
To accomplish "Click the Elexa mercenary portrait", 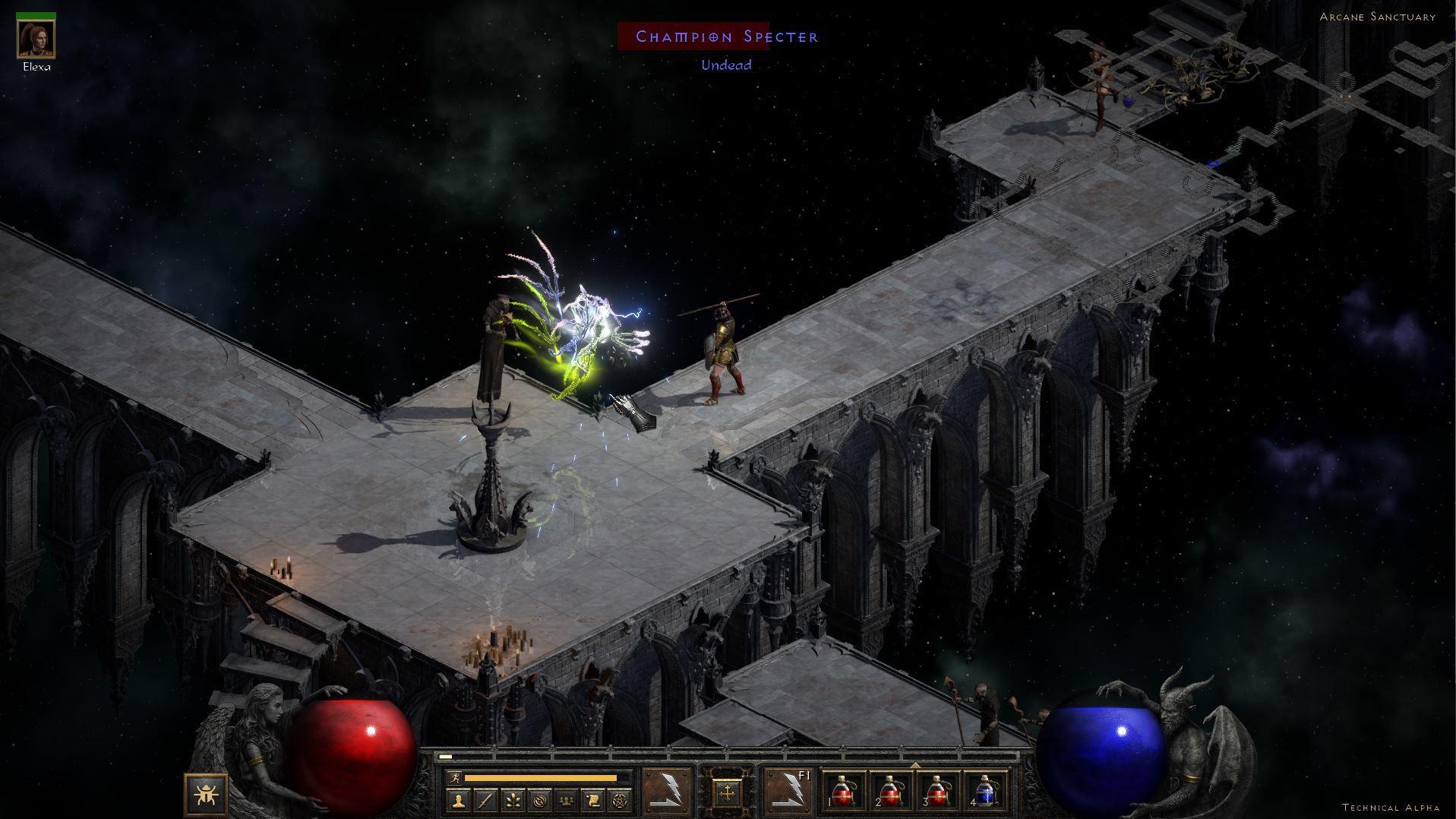I will coord(36,38).
